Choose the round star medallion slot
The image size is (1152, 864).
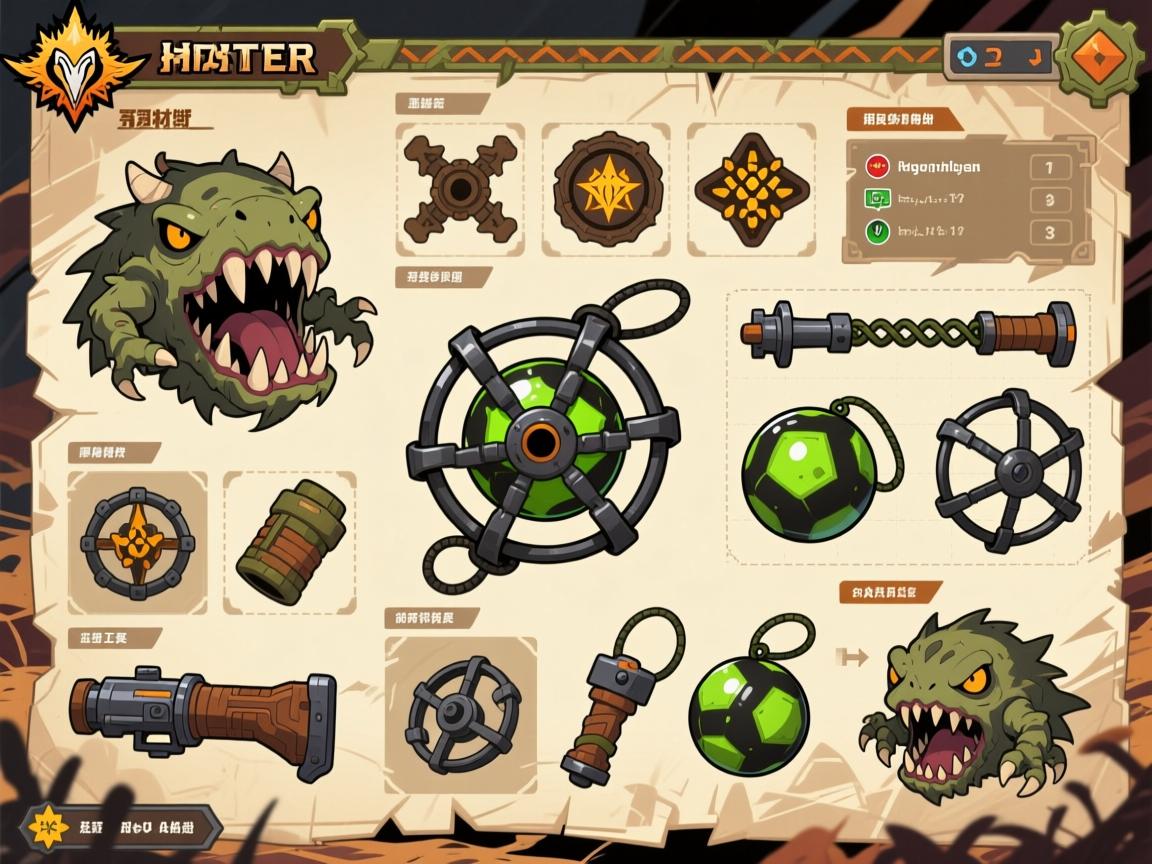[x=605, y=187]
